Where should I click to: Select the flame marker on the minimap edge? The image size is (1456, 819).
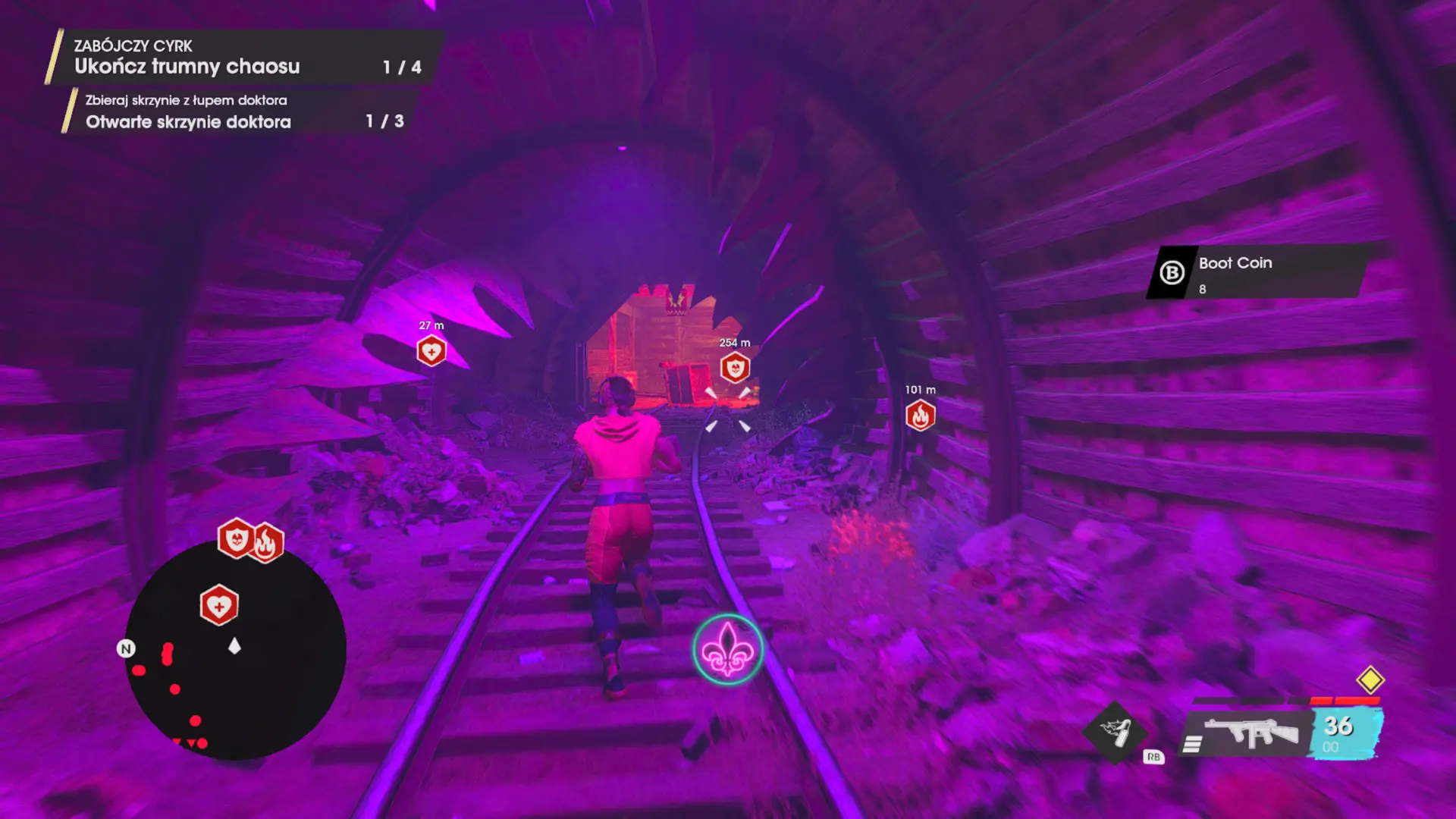tap(267, 543)
